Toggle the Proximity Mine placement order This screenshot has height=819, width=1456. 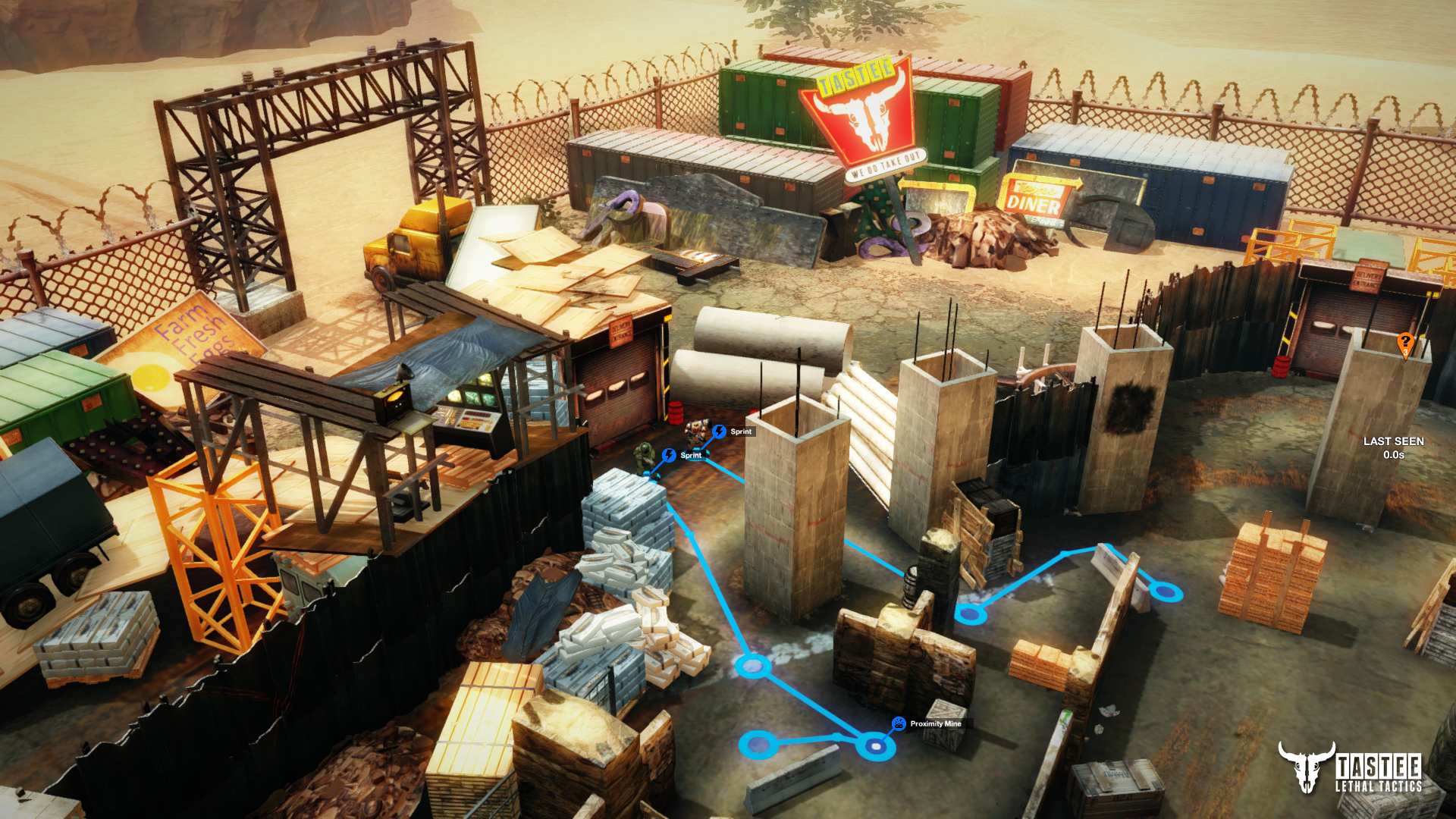pyautogui.click(x=899, y=724)
